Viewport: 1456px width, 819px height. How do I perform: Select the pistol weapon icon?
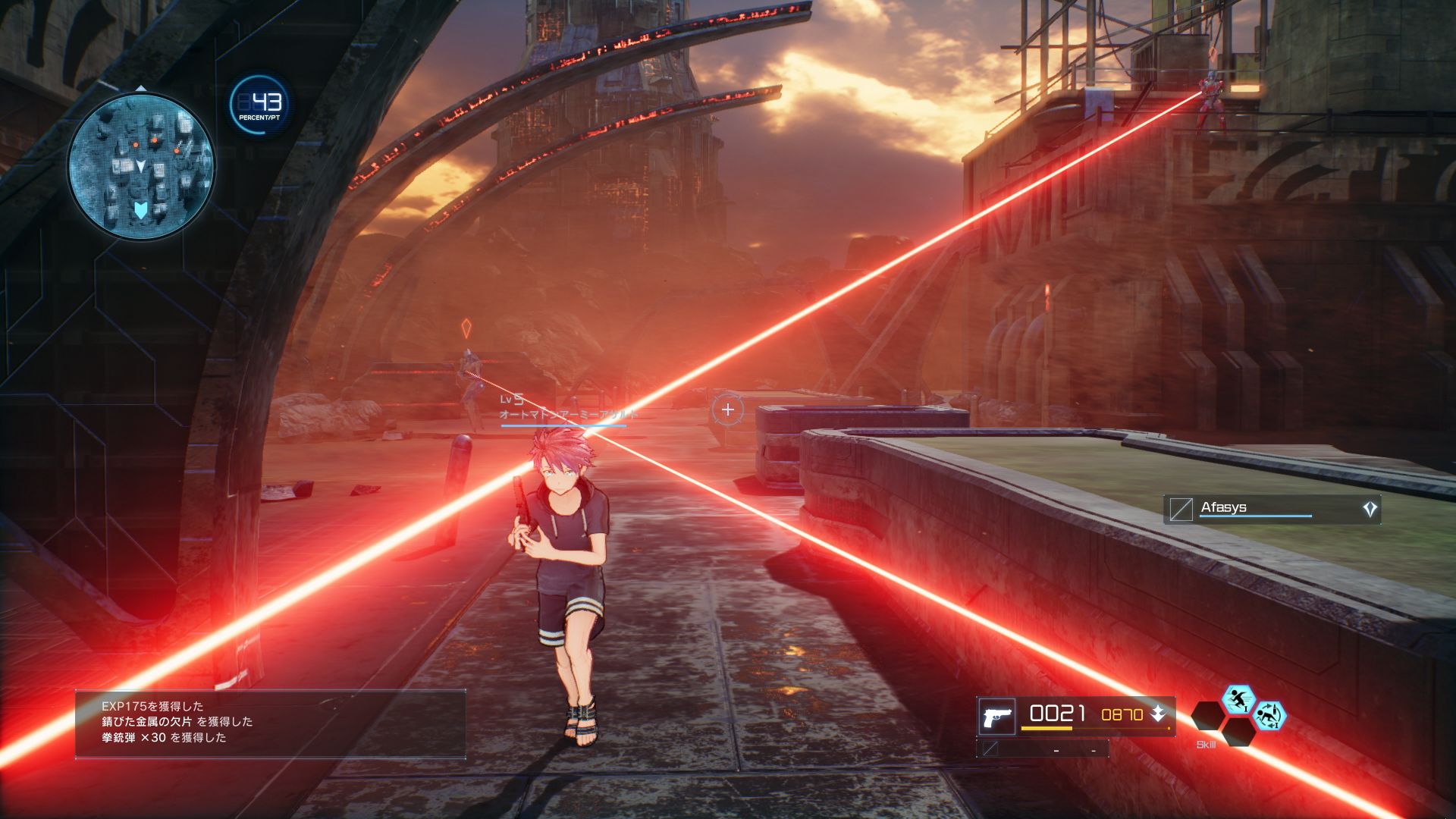click(996, 716)
